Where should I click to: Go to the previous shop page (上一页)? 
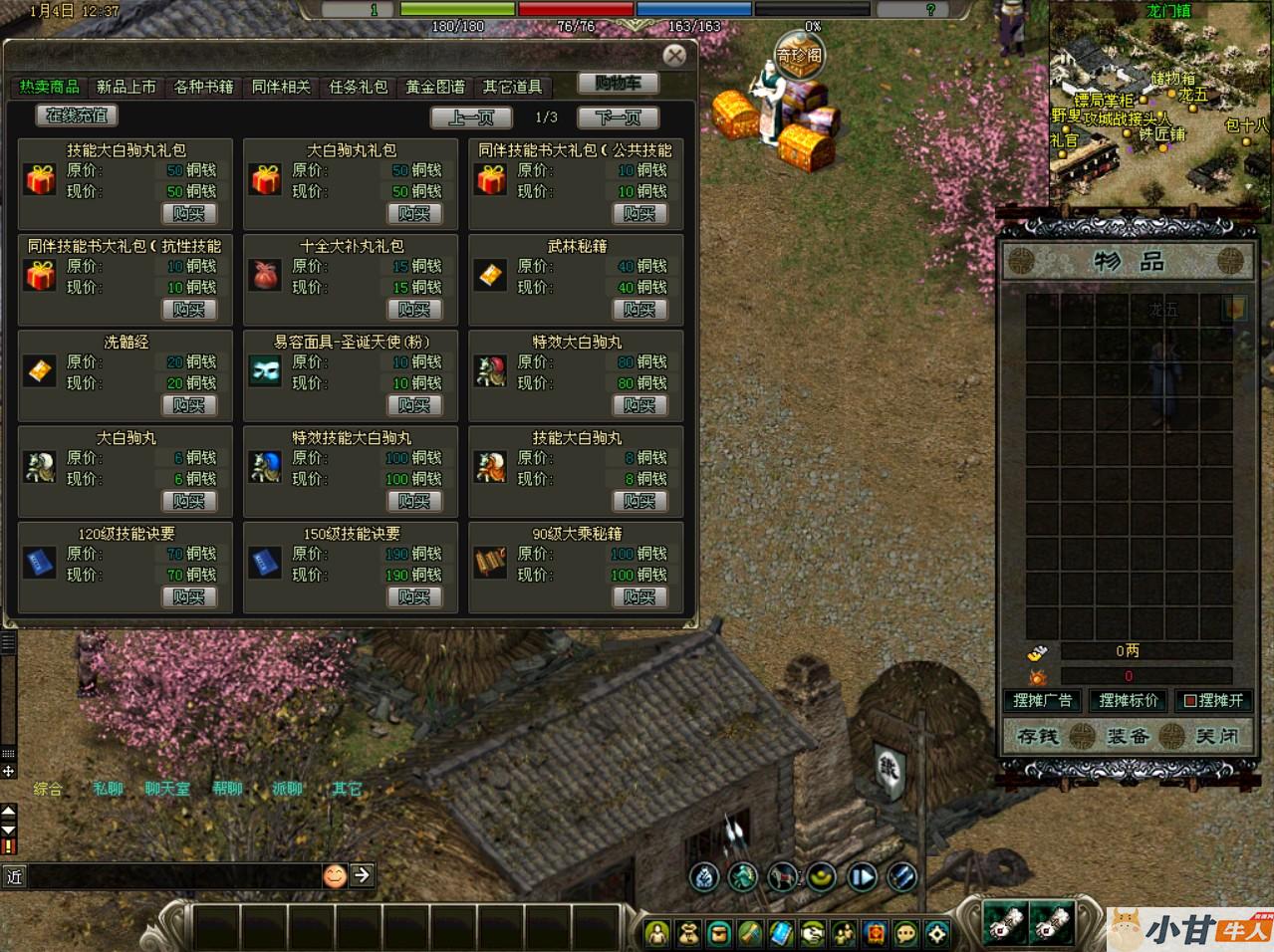click(x=471, y=118)
